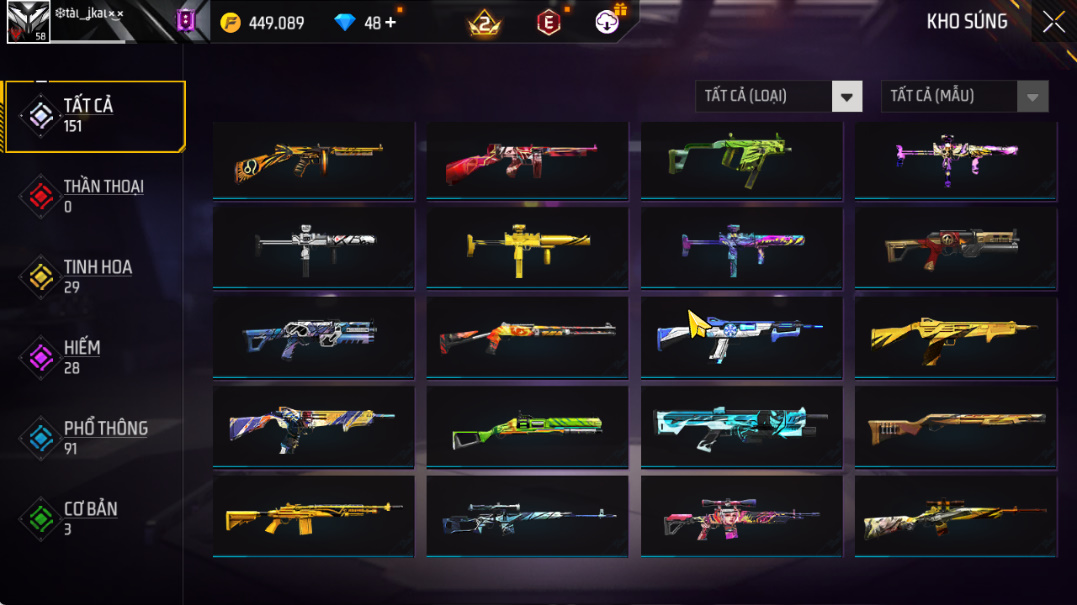
Task: Select the orange tiger-striped gun skin
Action: tap(313, 159)
